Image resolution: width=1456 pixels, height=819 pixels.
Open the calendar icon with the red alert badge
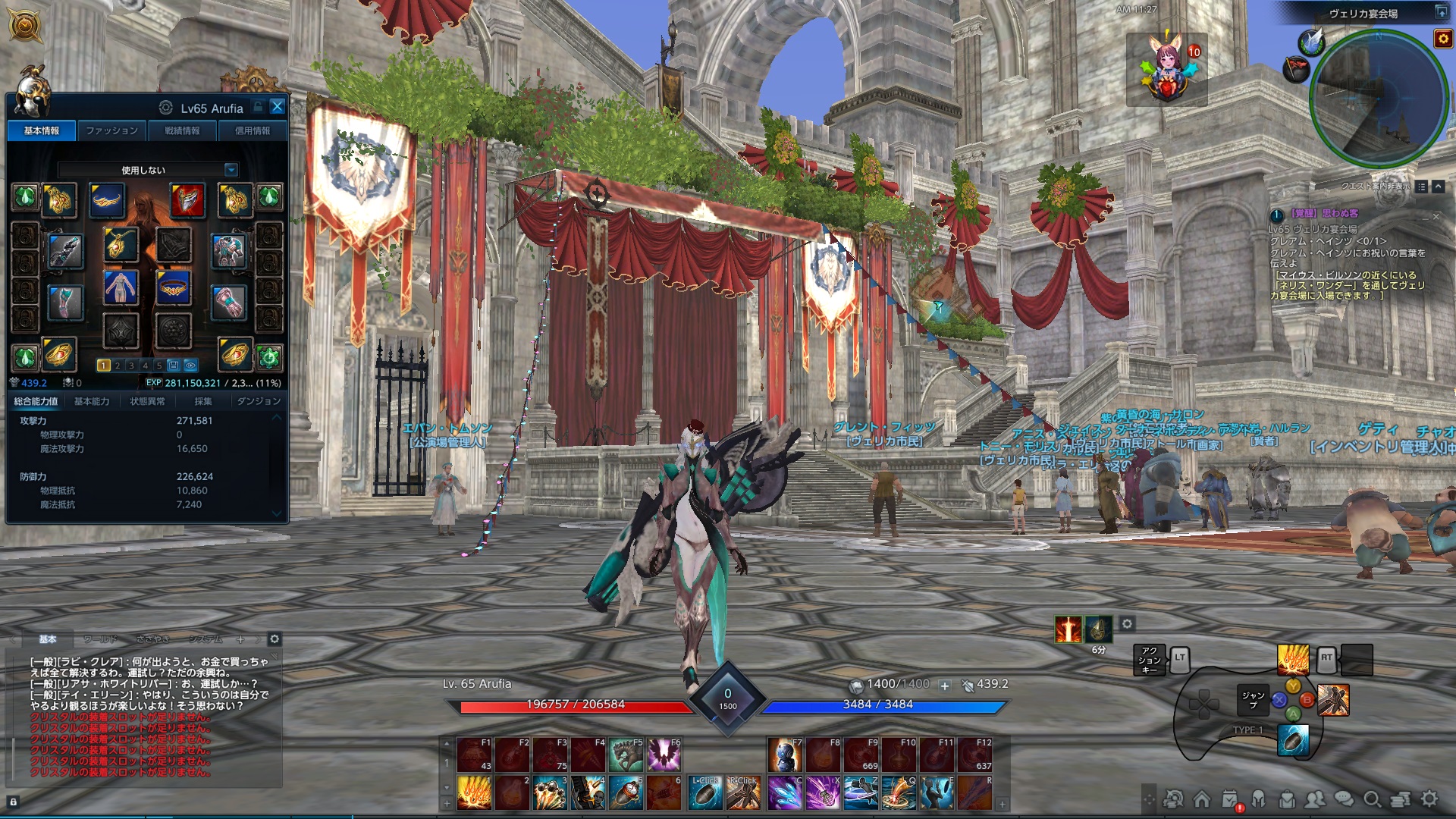coord(1229,799)
